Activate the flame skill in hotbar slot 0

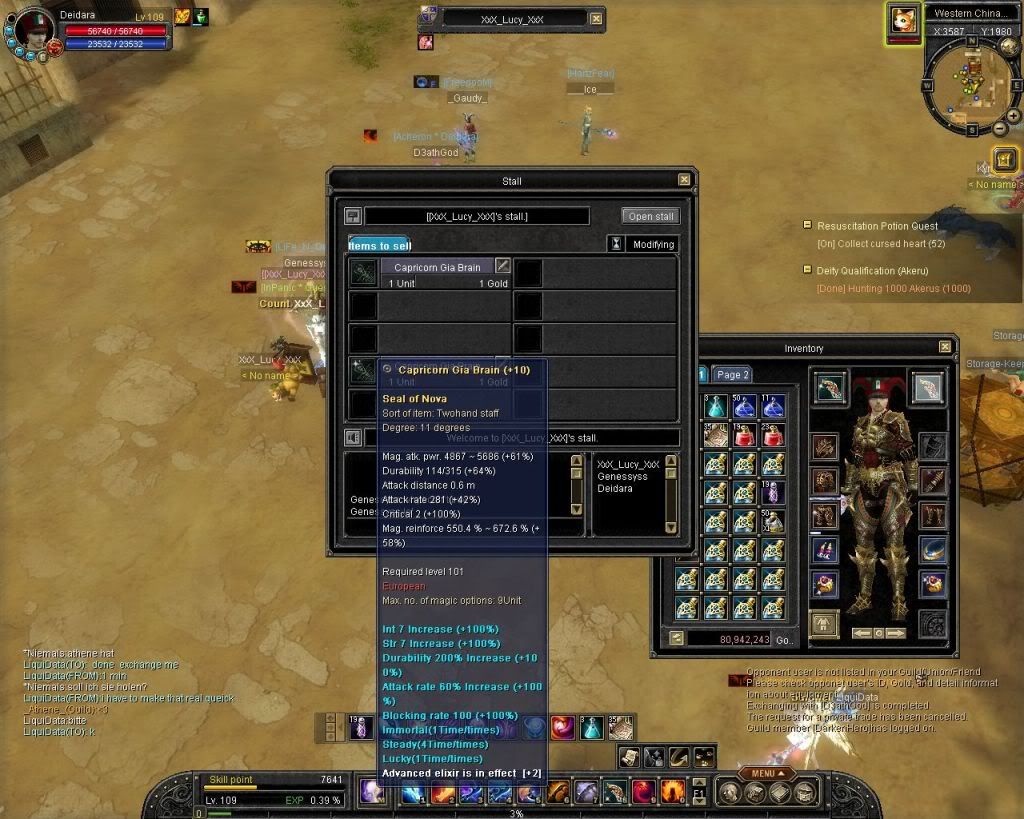pyautogui.click(x=671, y=792)
